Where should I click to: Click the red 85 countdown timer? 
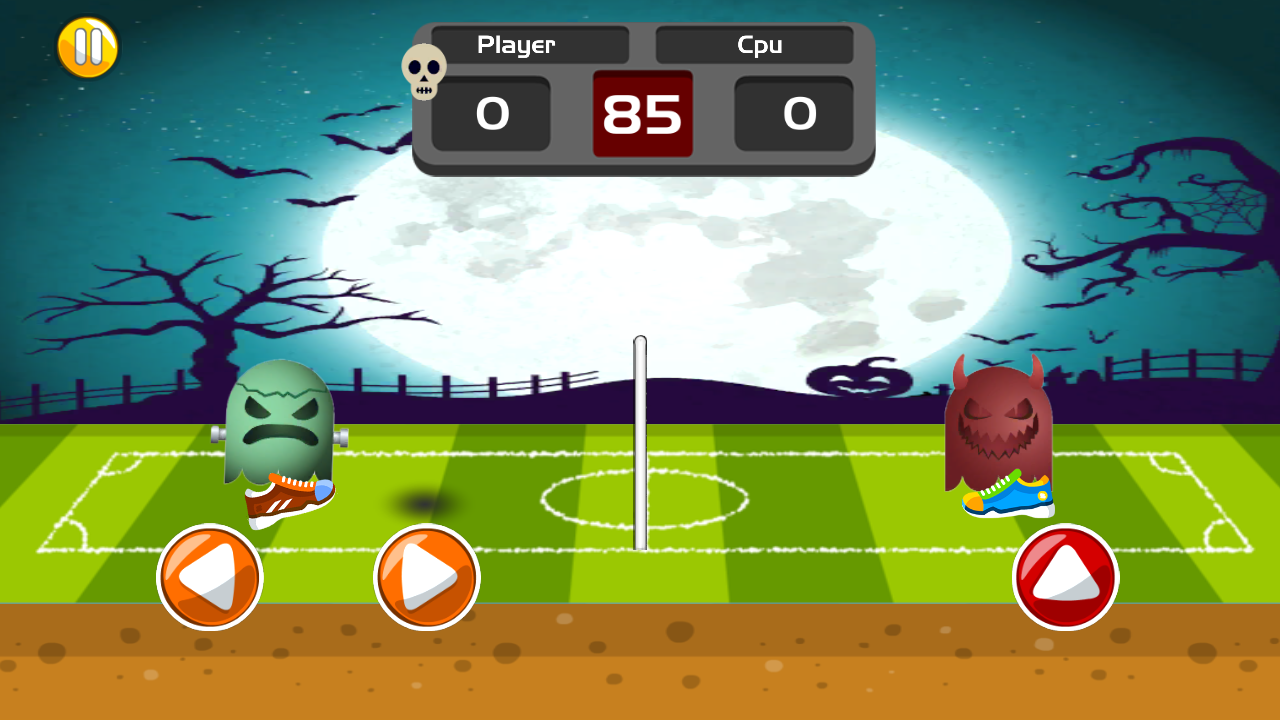641,113
